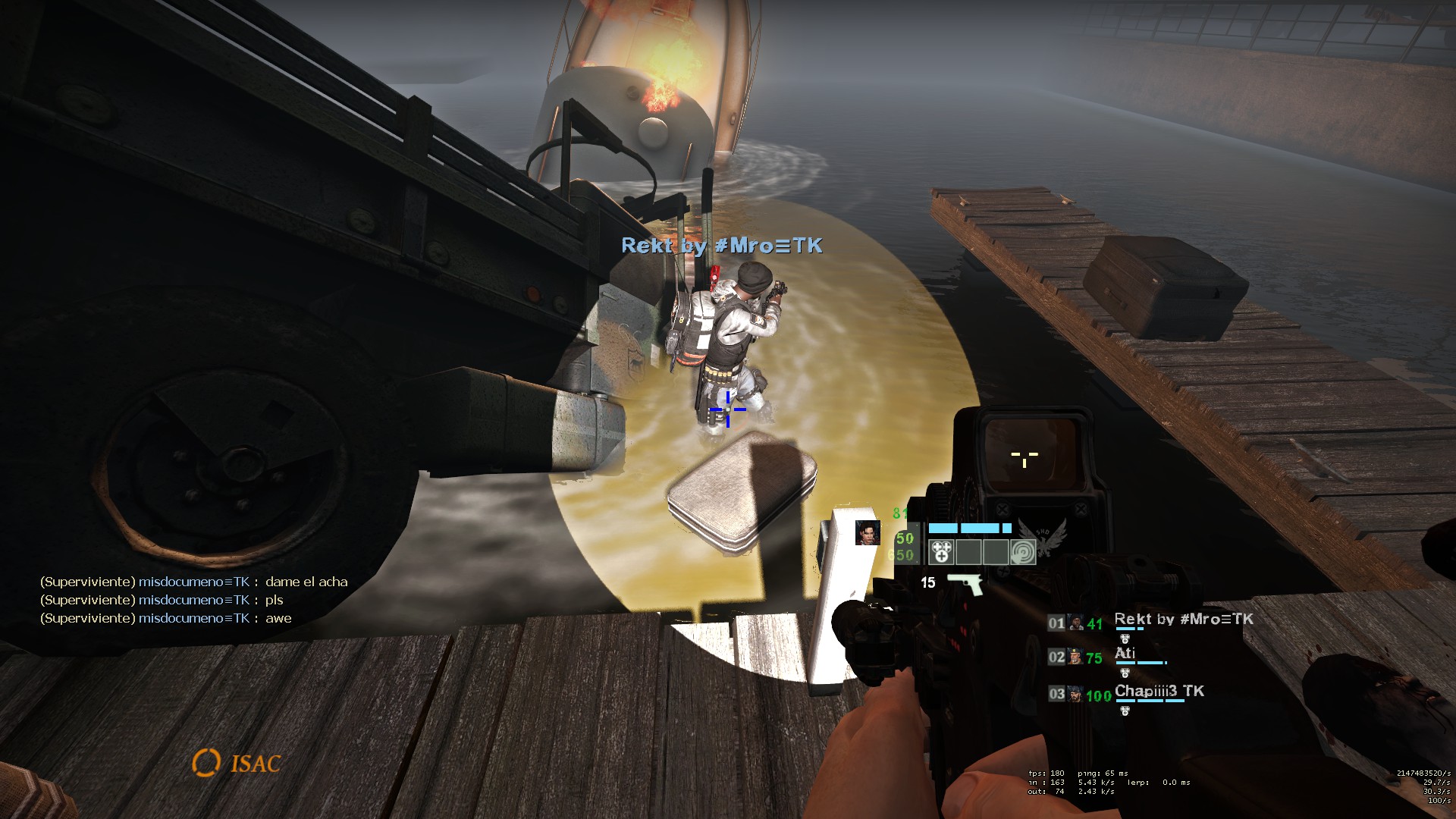Image resolution: width=1456 pixels, height=819 pixels.
Task: Toggle Ati's equipment status badge
Action: (x=1125, y=673)
